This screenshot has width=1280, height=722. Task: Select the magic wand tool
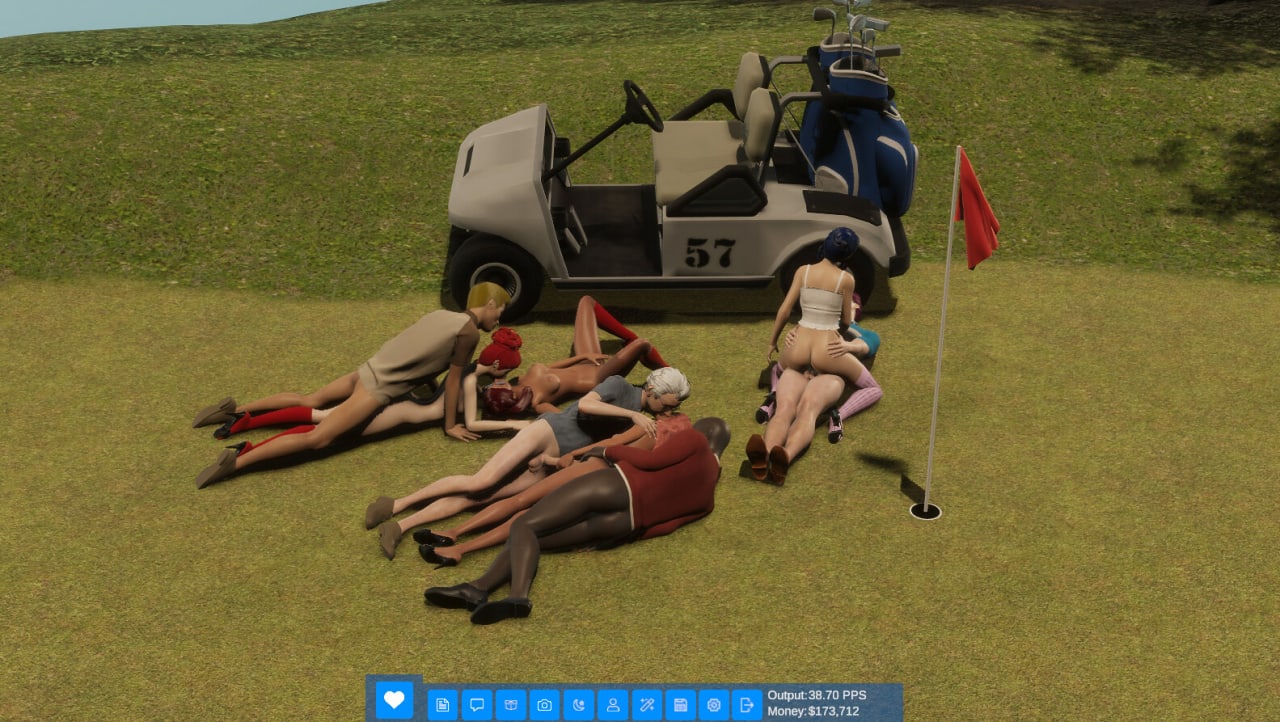tap(646, 705)
